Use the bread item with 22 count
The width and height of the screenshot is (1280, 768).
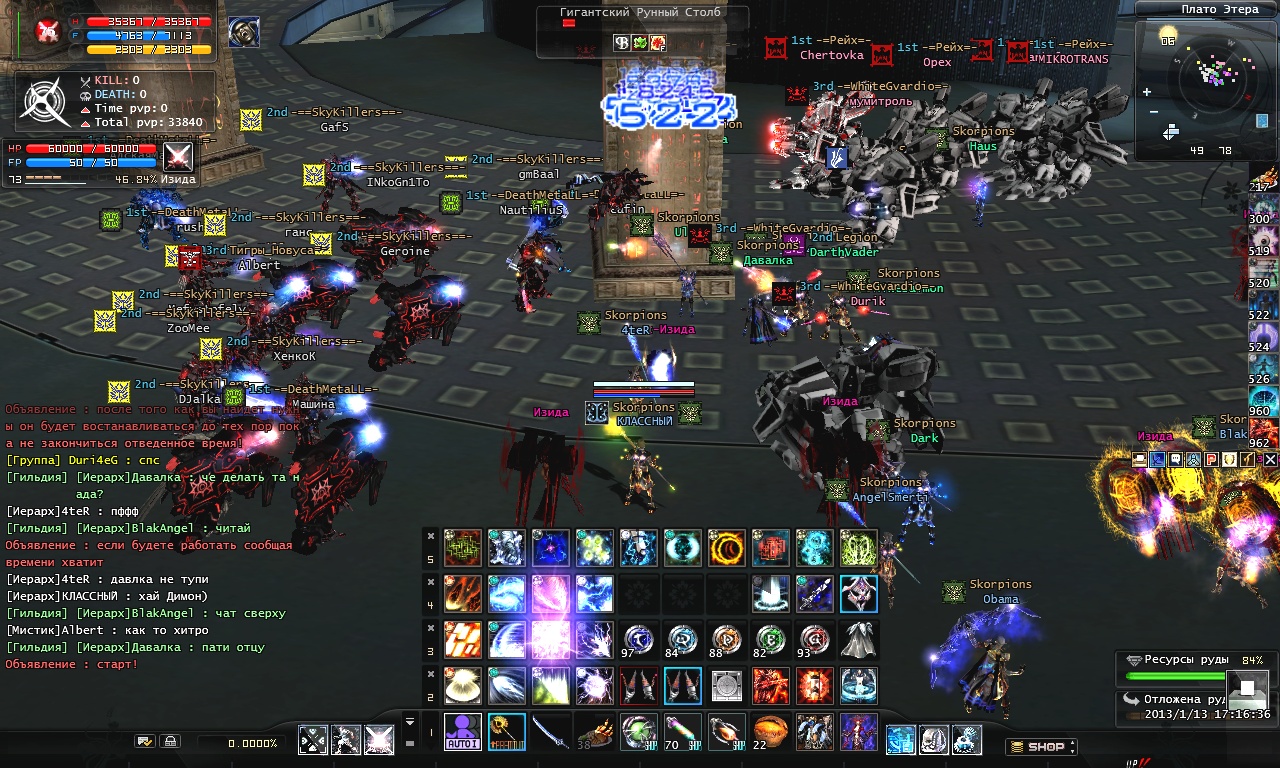[770, 732]
